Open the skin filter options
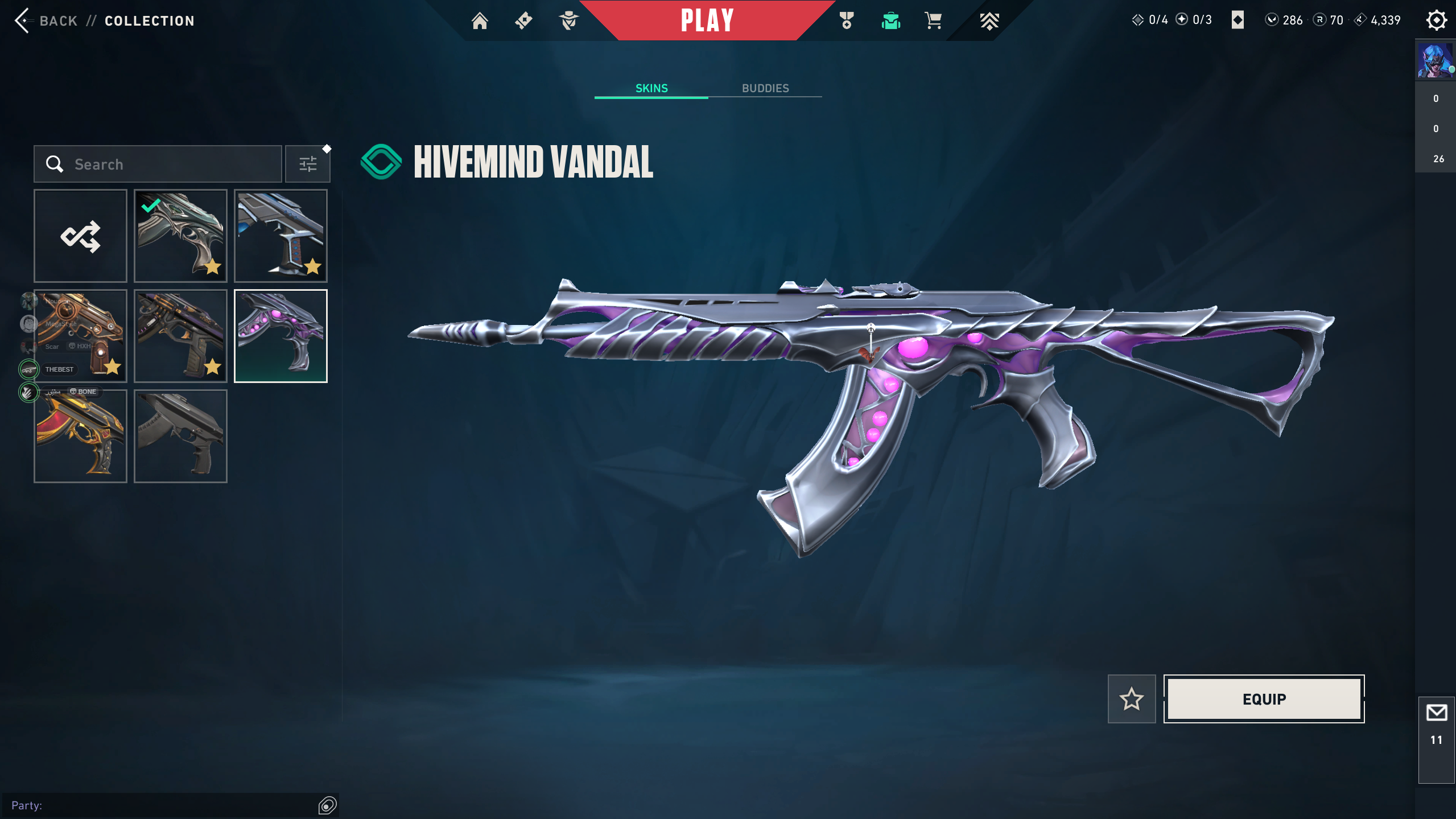Image resolution: width=1456 pixels, height=819 pixels. click(308, 164)
